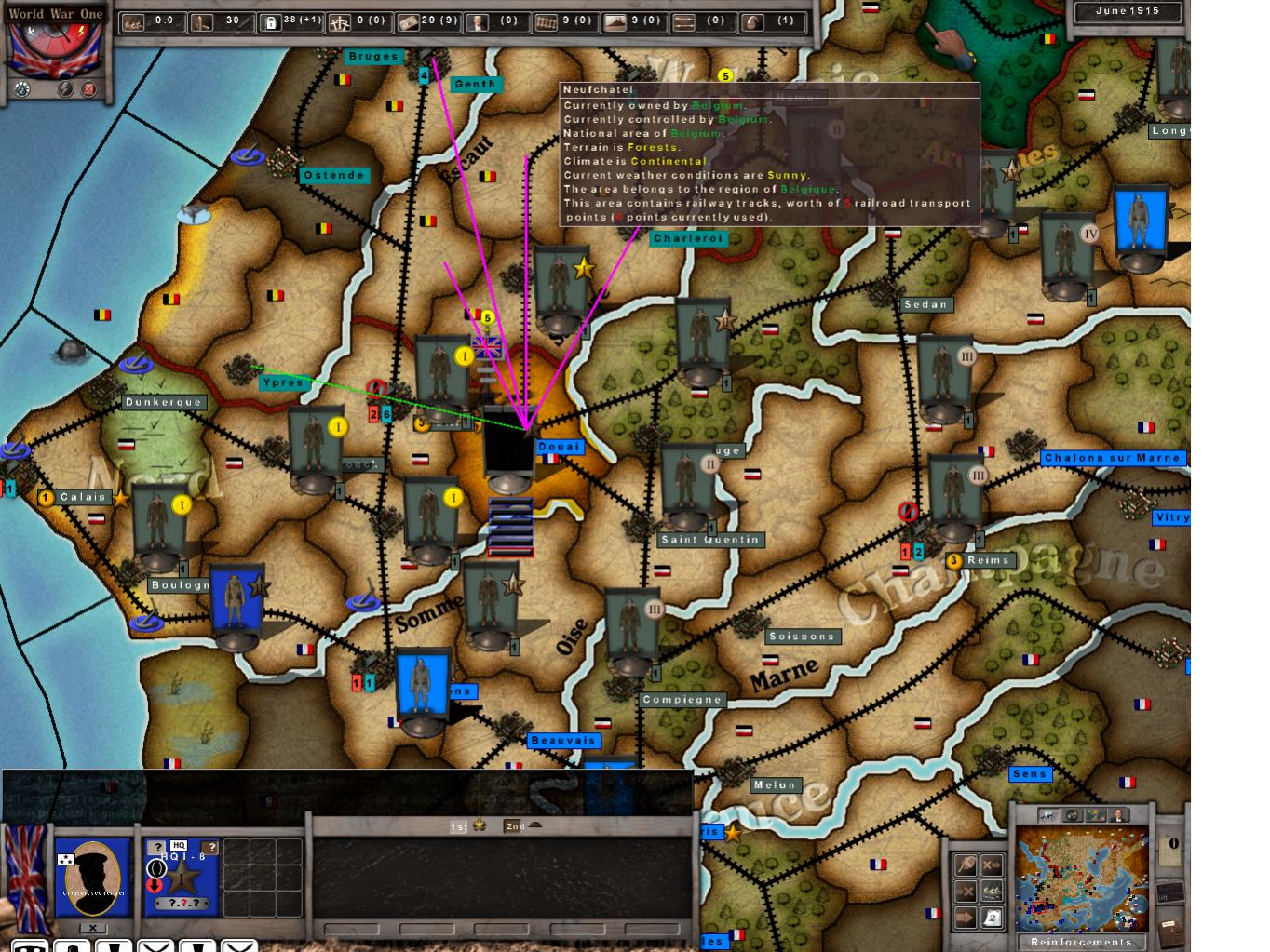This screenshot has width=1270, height=952.
Task: Click the hand-with-cards button in order grid
Action: coord(966,865)
